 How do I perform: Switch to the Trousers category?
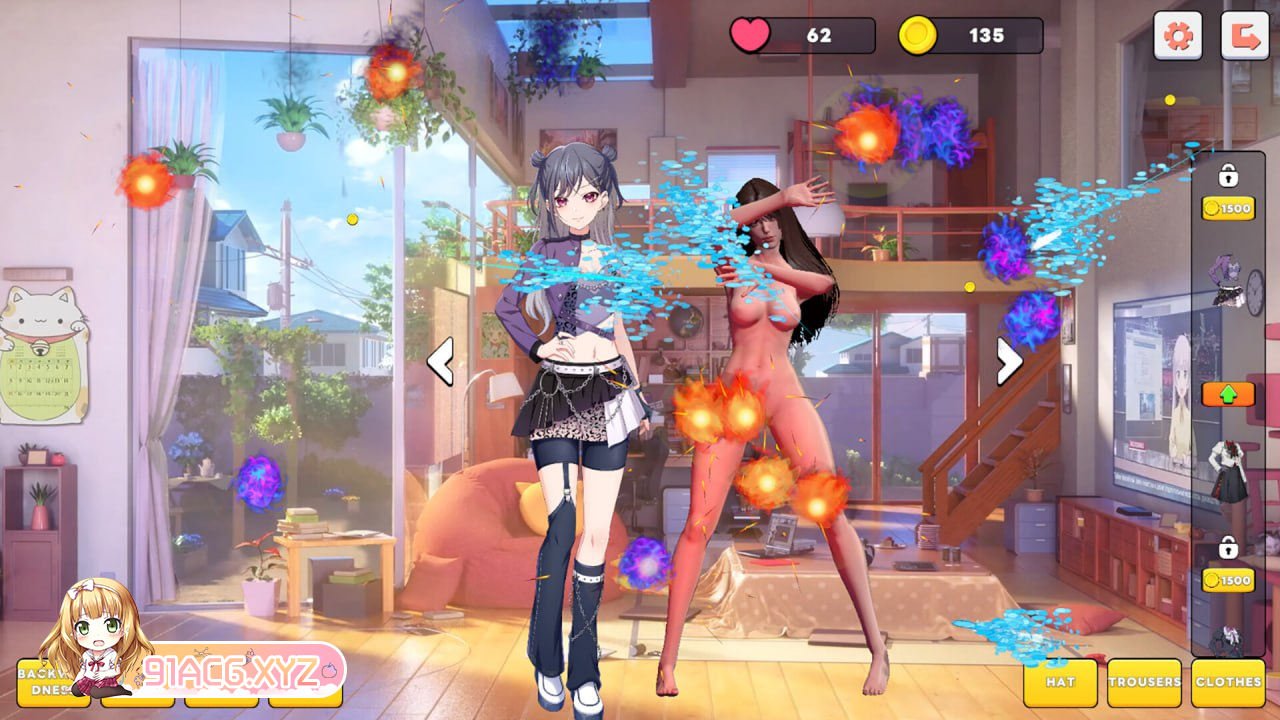pyautogui.click(x=1144, y=682)
